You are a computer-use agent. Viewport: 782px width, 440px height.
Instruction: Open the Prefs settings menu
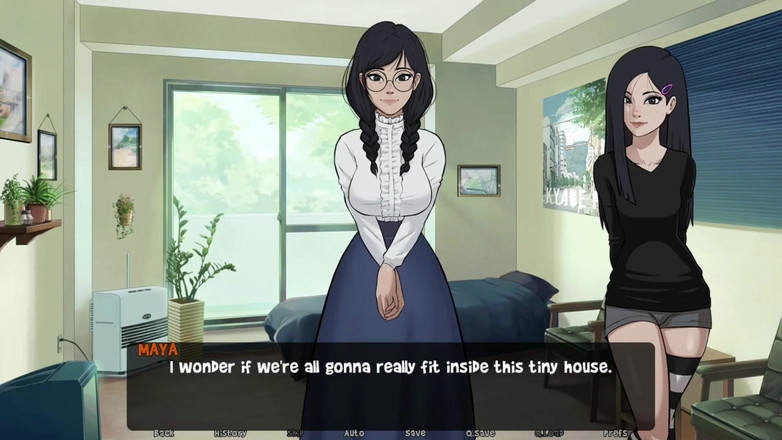617,433
